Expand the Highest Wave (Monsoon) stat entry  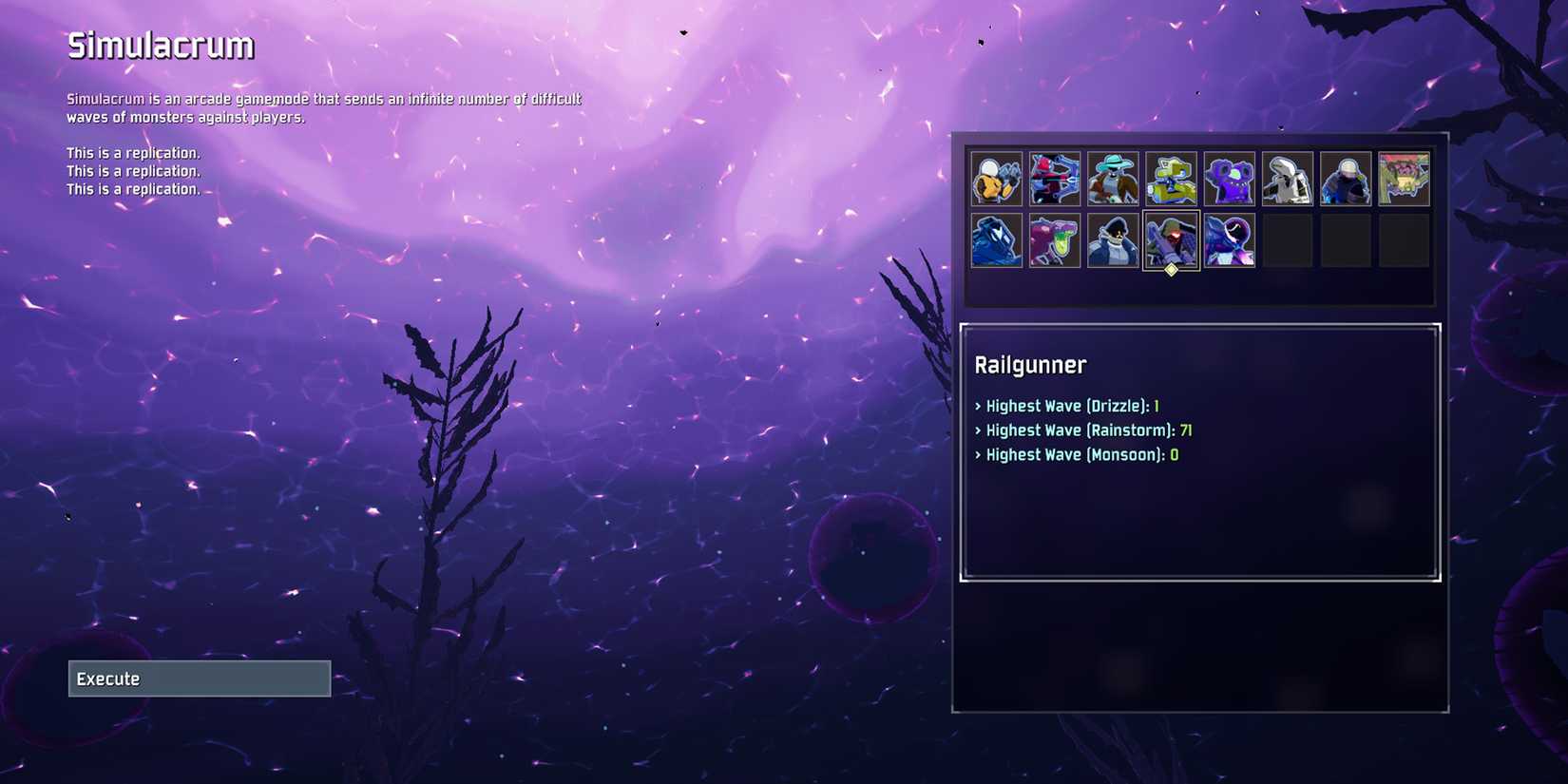[x=1075, y=455]
